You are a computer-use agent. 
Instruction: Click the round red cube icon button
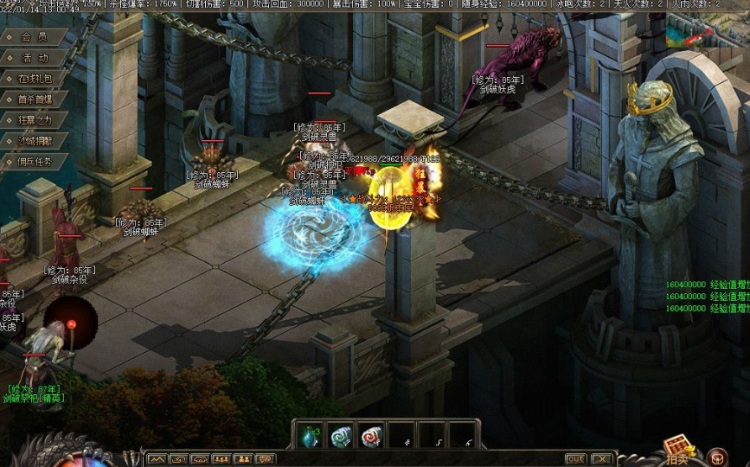click(716, 457)
